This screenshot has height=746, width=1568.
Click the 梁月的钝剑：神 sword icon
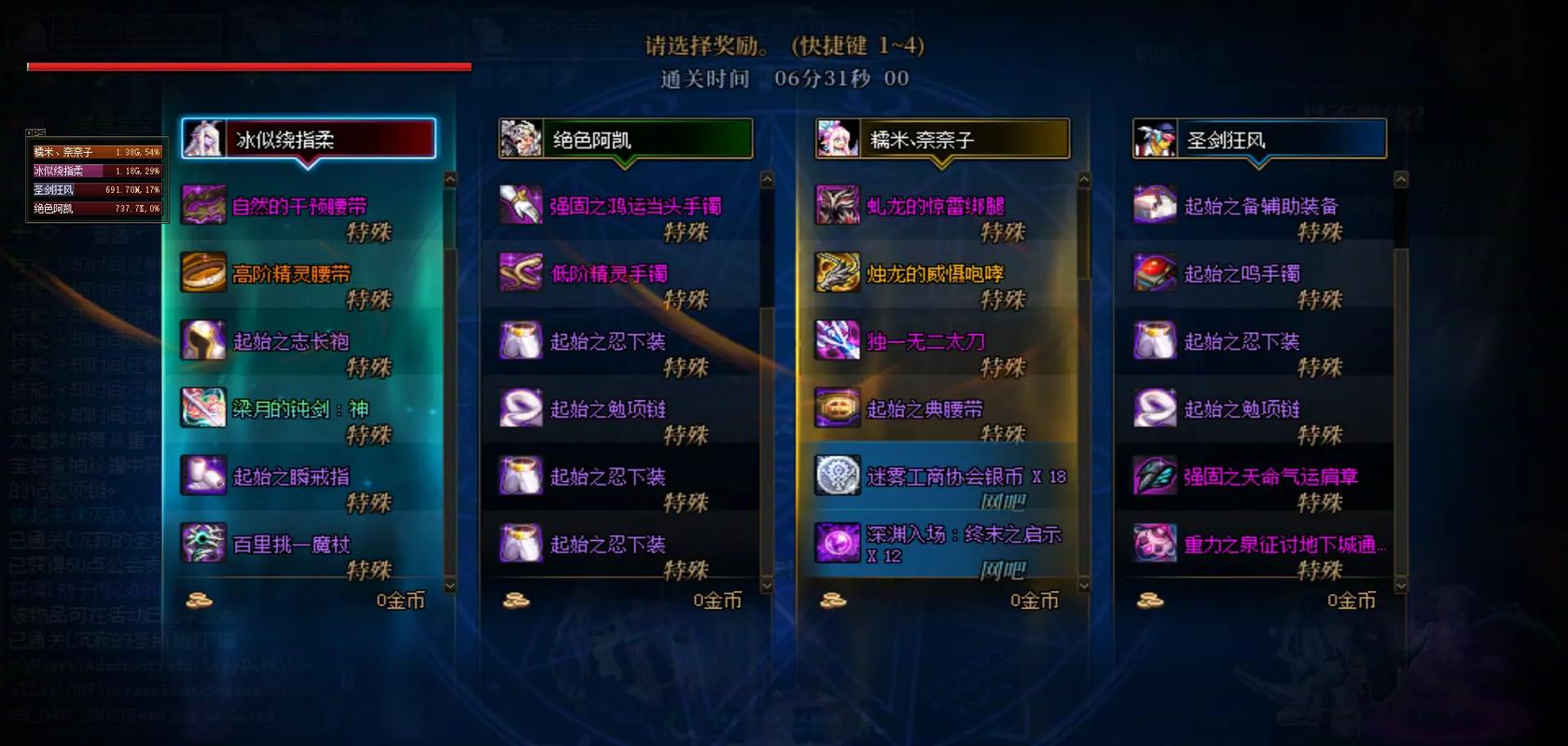(x=202, y=408)
